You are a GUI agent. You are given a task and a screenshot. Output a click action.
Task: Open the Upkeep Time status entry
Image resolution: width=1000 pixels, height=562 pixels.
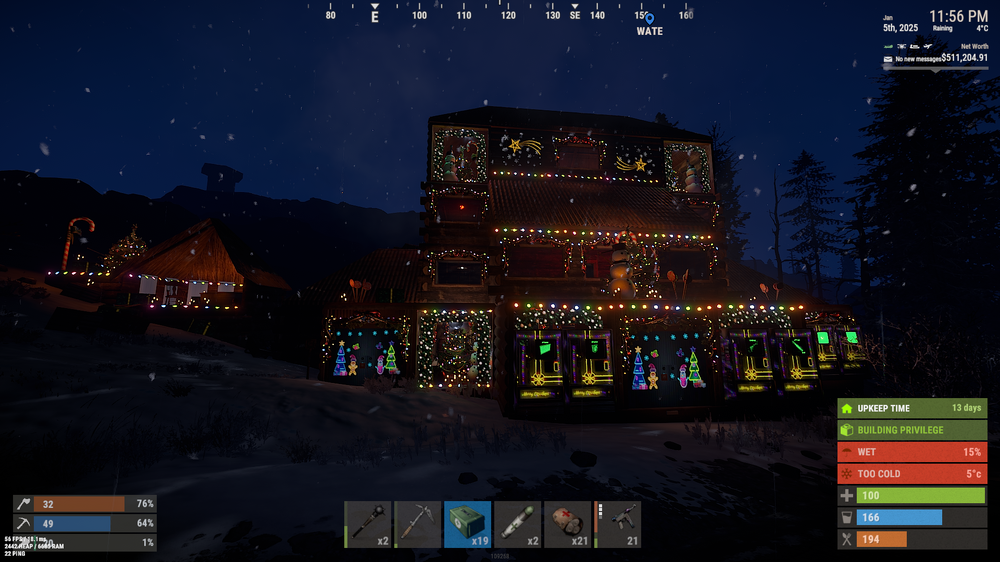tap(912, 408)
